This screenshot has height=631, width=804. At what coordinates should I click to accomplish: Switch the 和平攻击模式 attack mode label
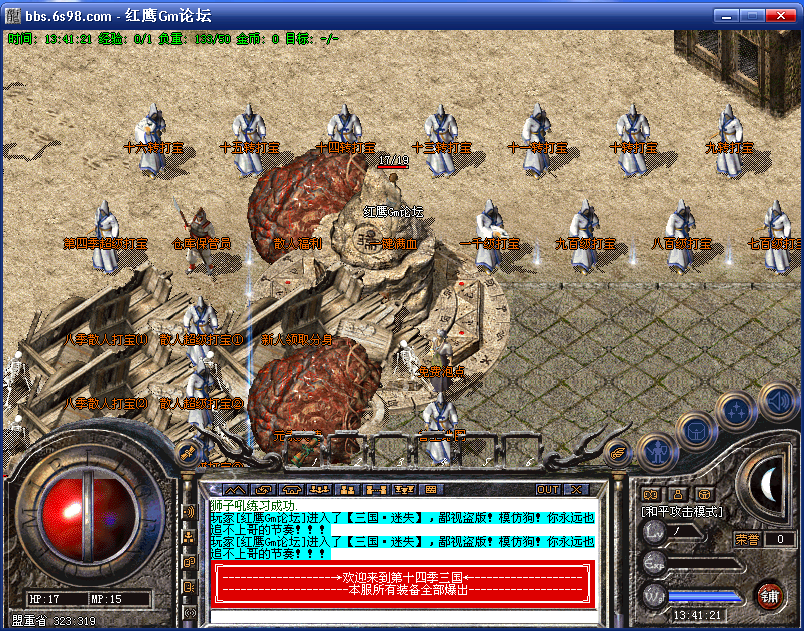[x=683, y=511]
